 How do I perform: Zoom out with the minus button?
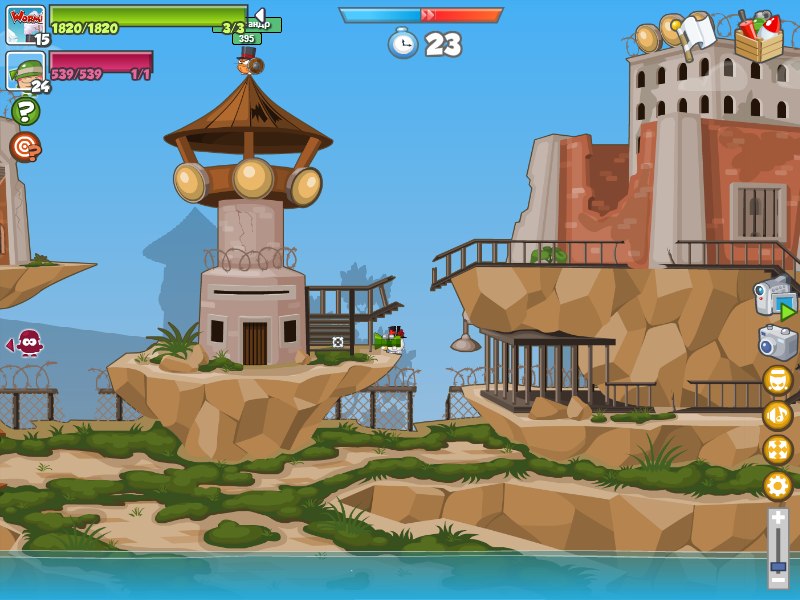tap(777, 579)
